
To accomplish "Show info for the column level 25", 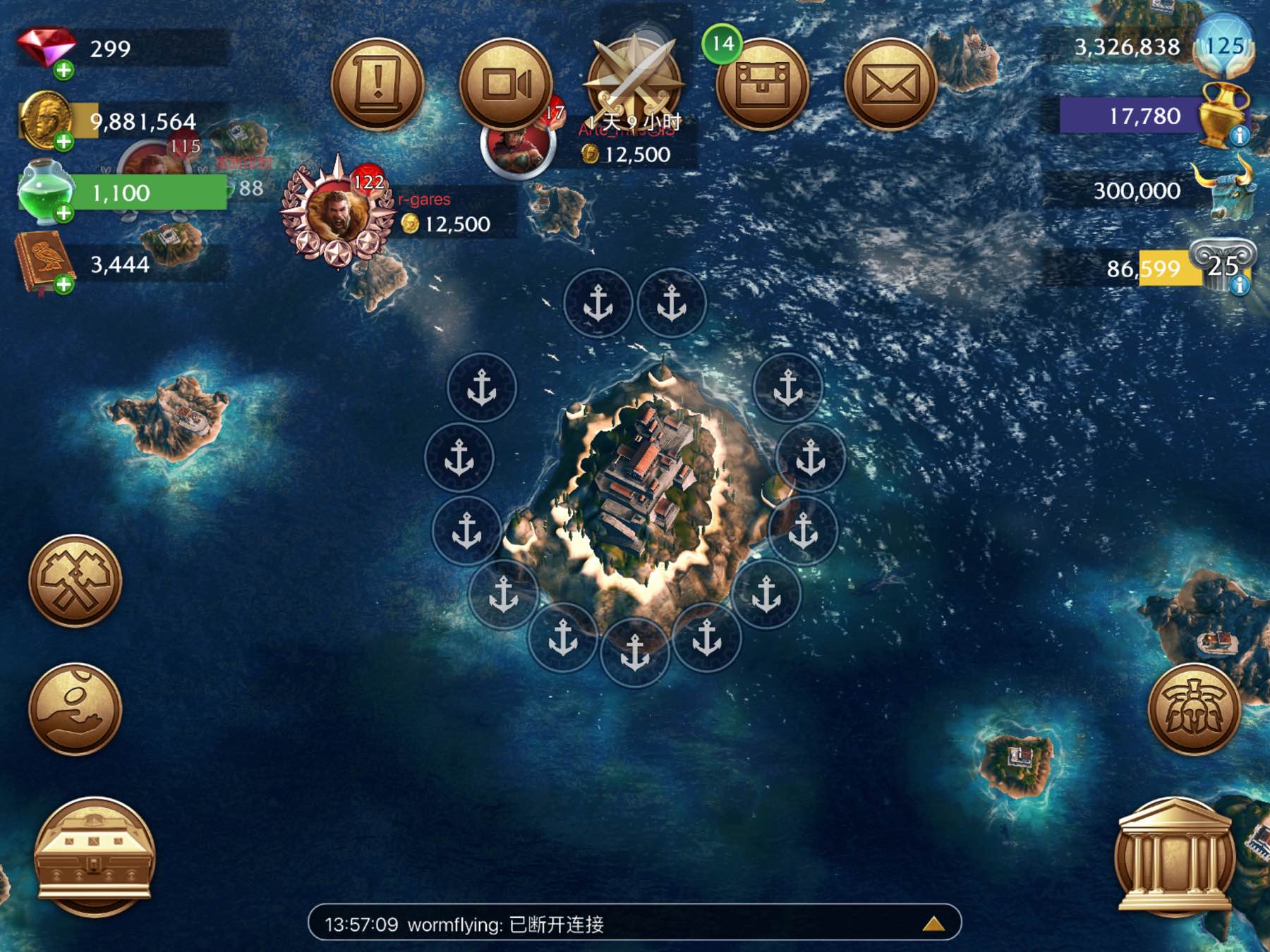I will click(x=1240, y=285).
